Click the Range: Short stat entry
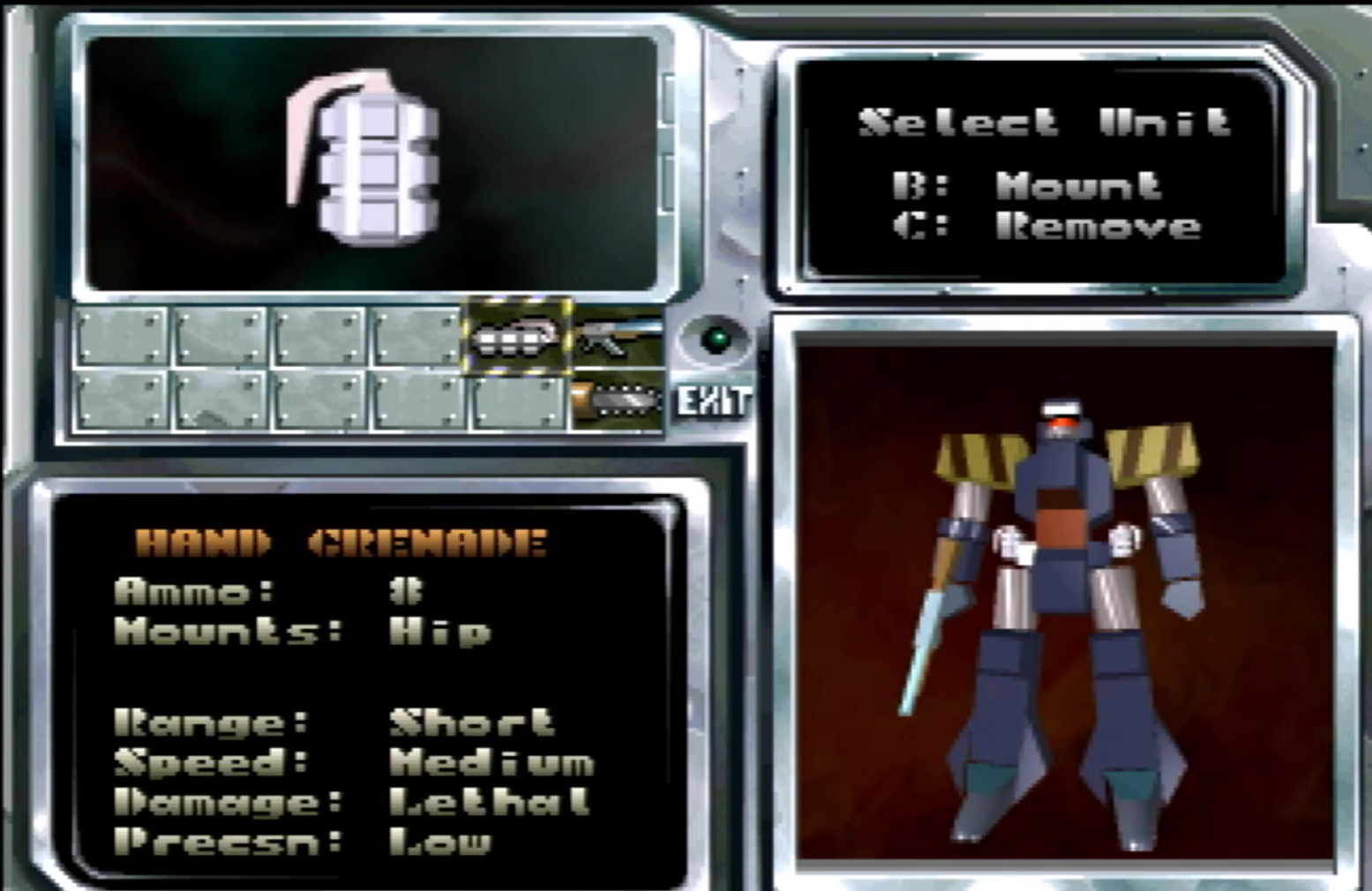Viewport: 1372px width, 891px height. (x=335, y=722)
